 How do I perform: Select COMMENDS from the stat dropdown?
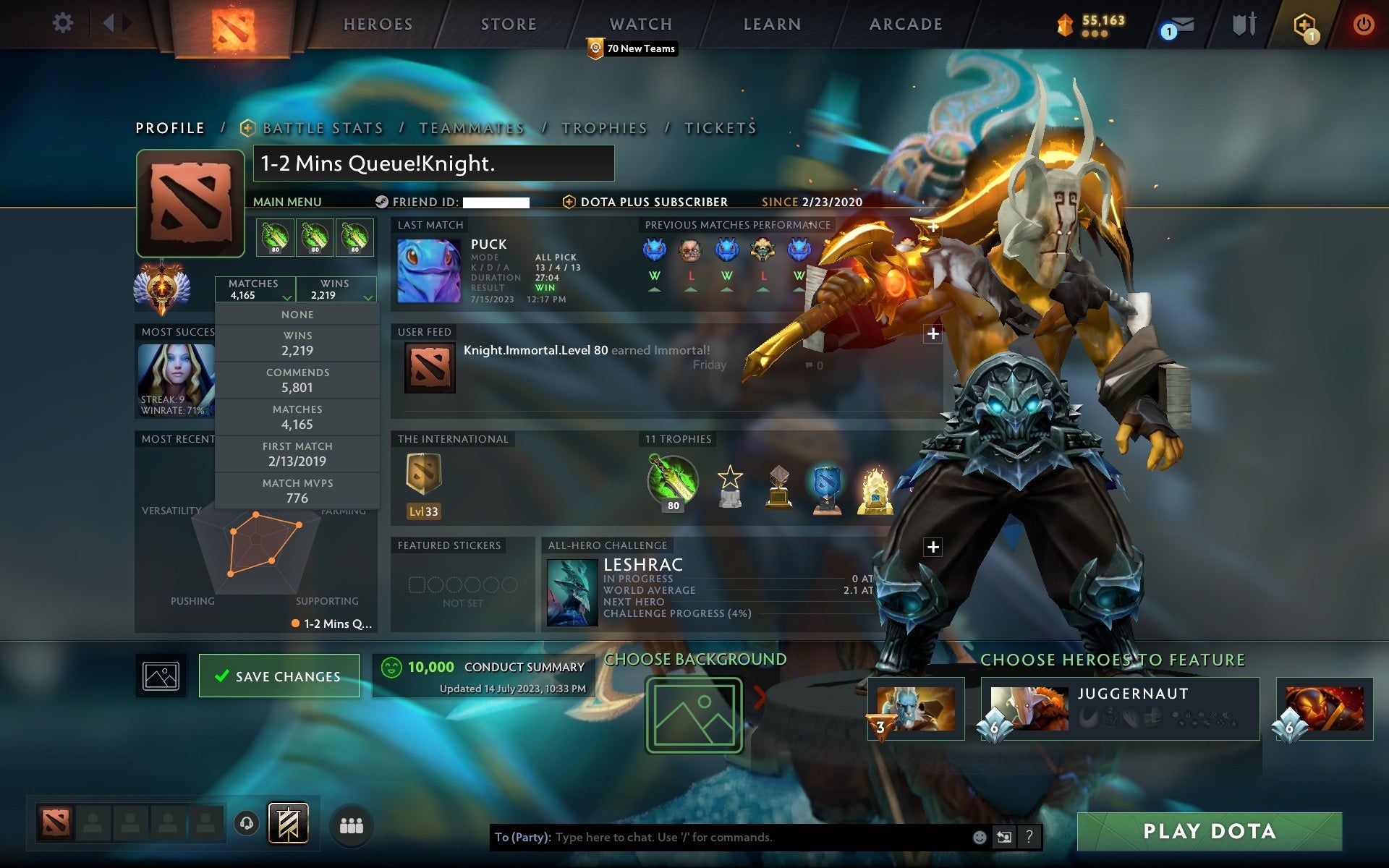pos(298,380)
